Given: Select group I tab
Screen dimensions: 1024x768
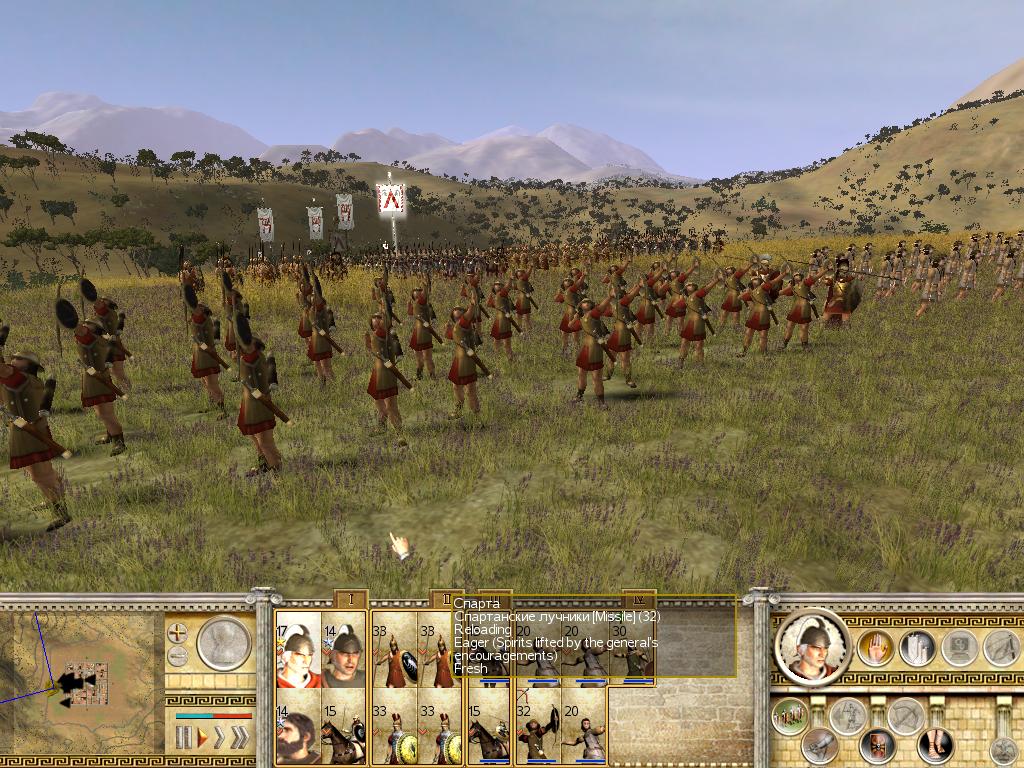Looking at the screenshot, I should tap(351, 599).
